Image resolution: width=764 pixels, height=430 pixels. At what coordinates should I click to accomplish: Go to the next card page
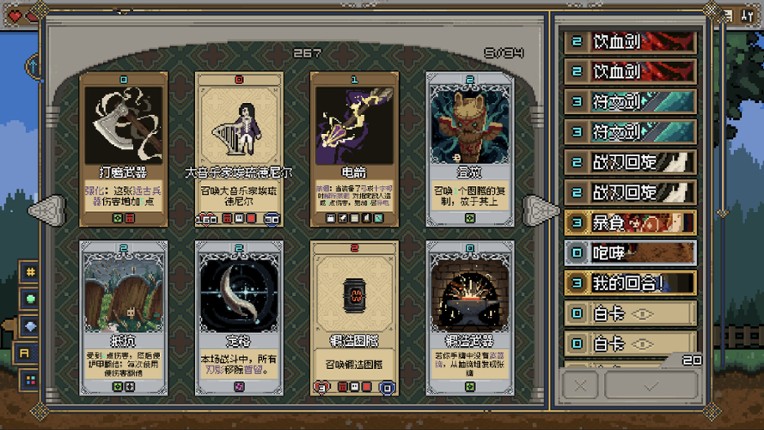tap(541, 210)
